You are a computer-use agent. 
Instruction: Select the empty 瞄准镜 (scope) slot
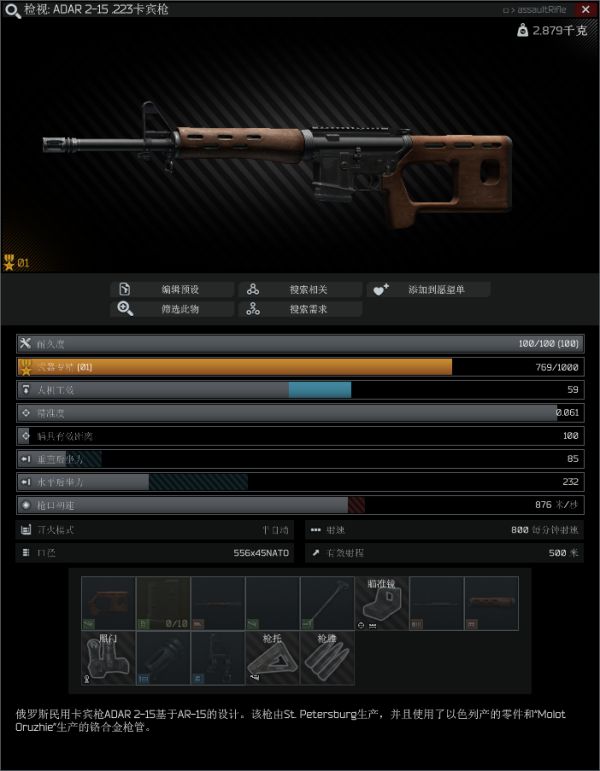[382, 603]
